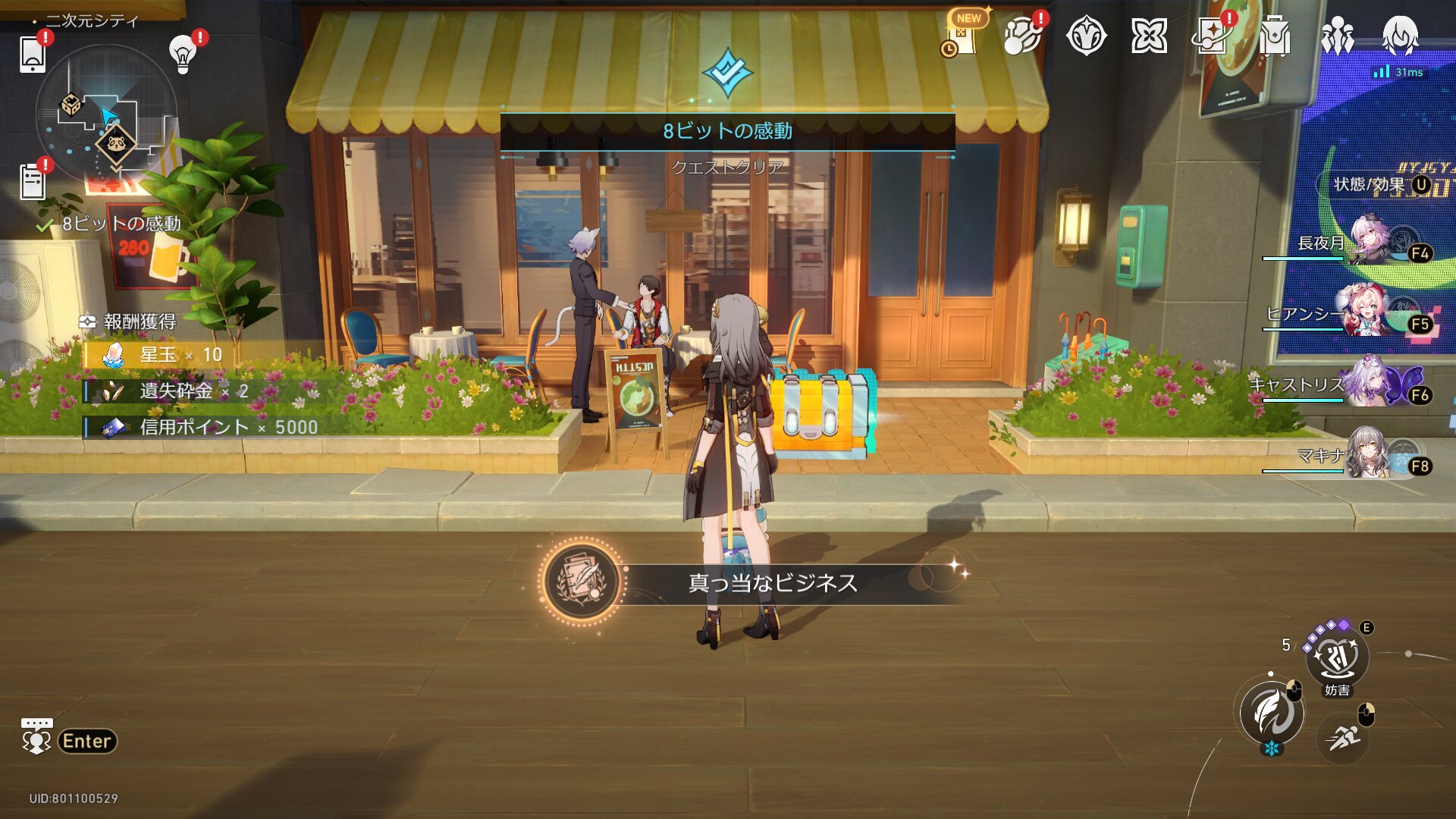
Task: Click the circular minimap
Action: click(107, 115)
